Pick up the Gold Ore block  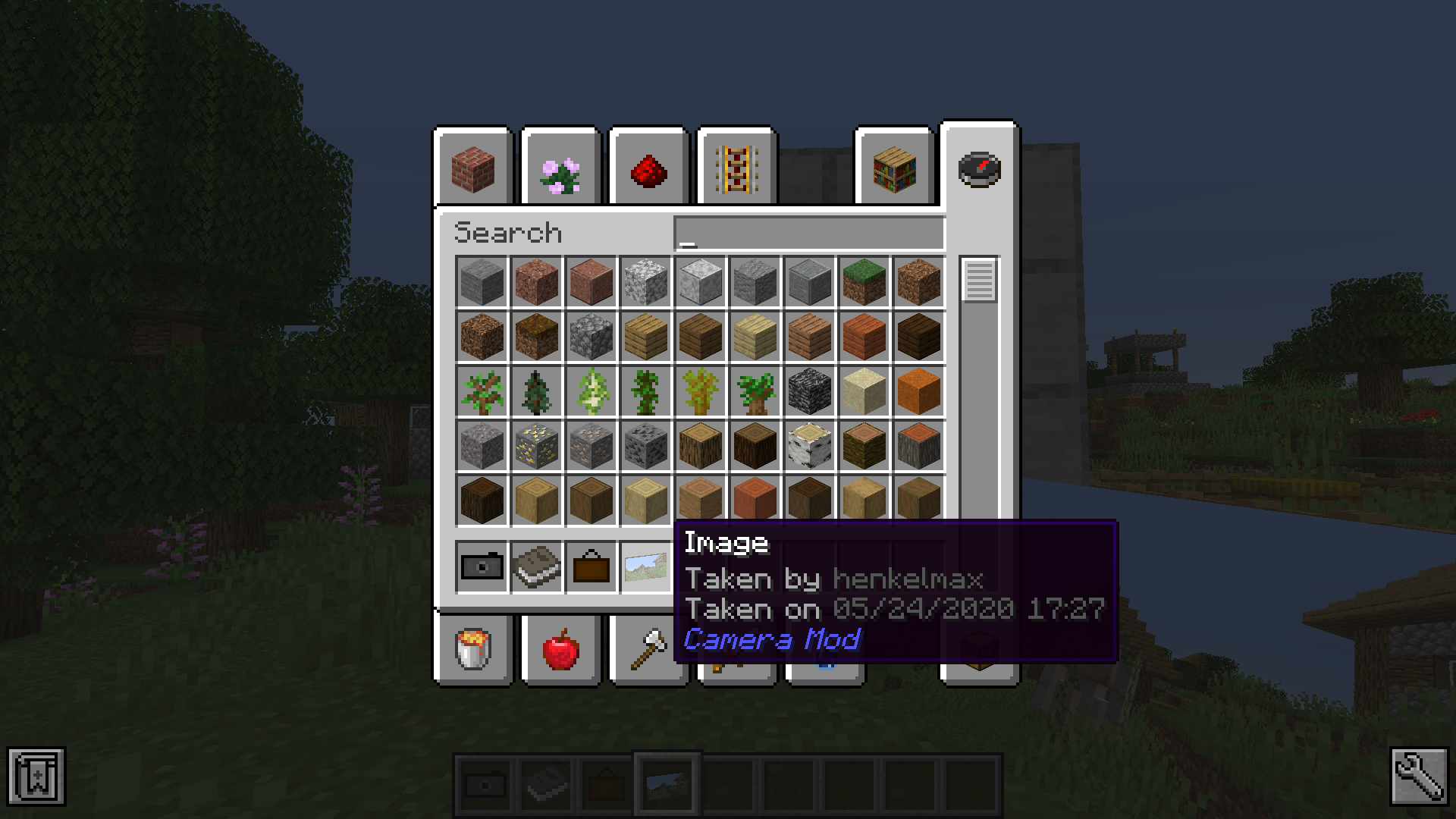click(x=536, y=447)
